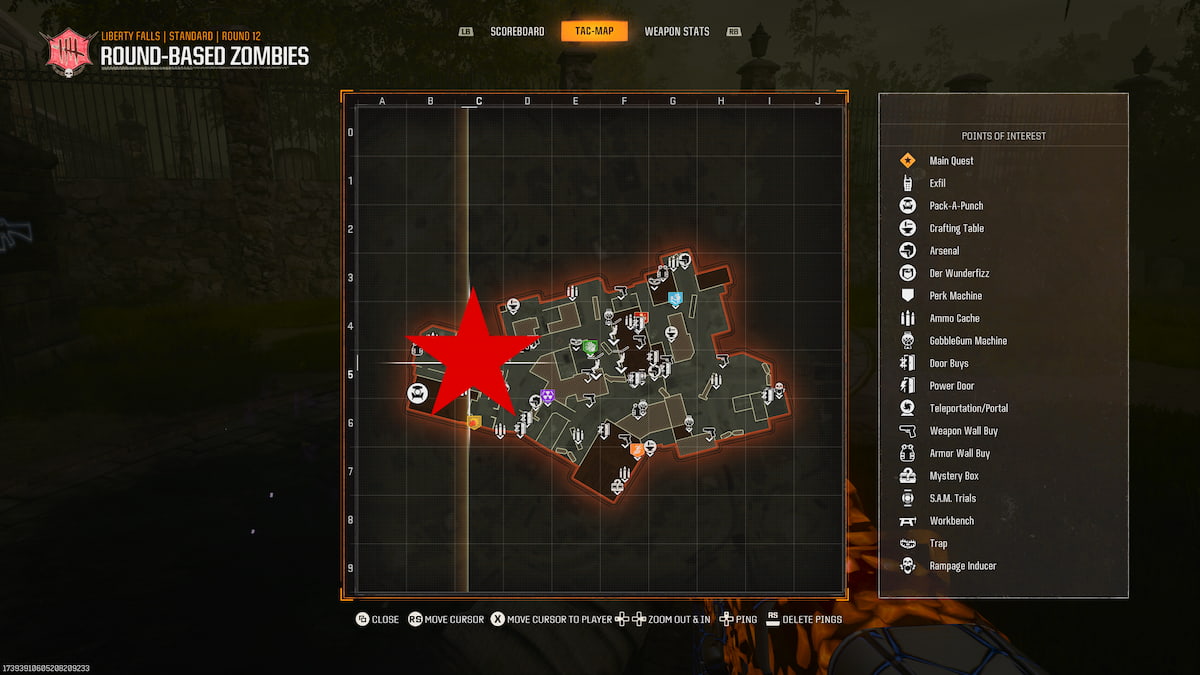Screen dimensions: 1200x675
Task: Click the GobbleGum Machine legend entry
Action: pyautogui.click(x=968, y=341)
